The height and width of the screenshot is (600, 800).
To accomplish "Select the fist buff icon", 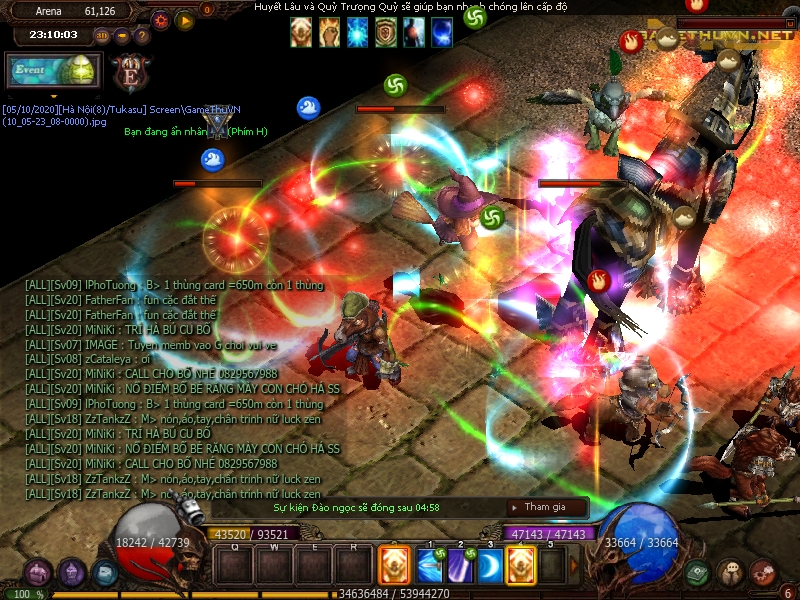I will (329, 33).
